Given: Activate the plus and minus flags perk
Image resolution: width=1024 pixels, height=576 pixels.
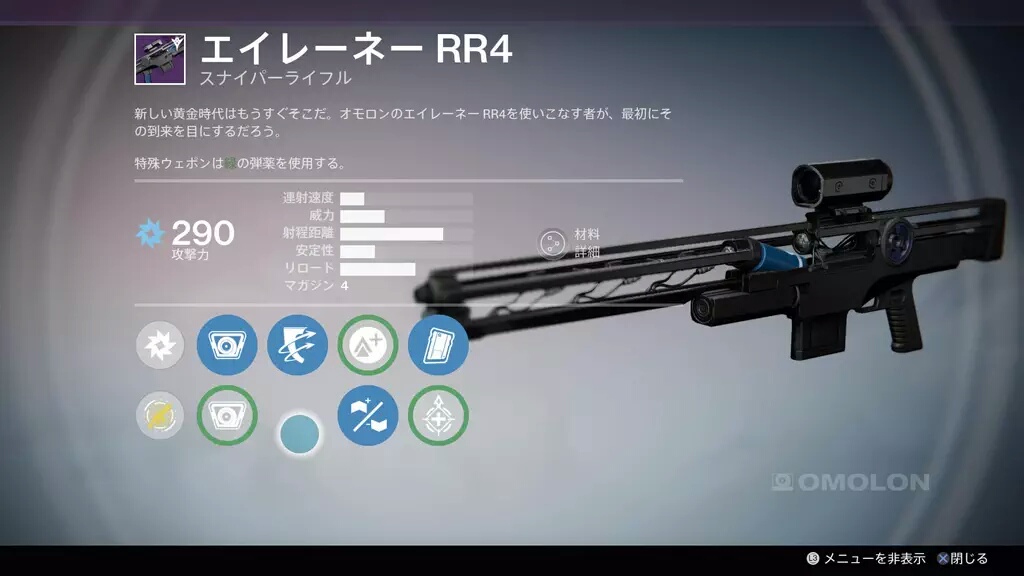Looking at the screenshot, I should coord(368,415).
